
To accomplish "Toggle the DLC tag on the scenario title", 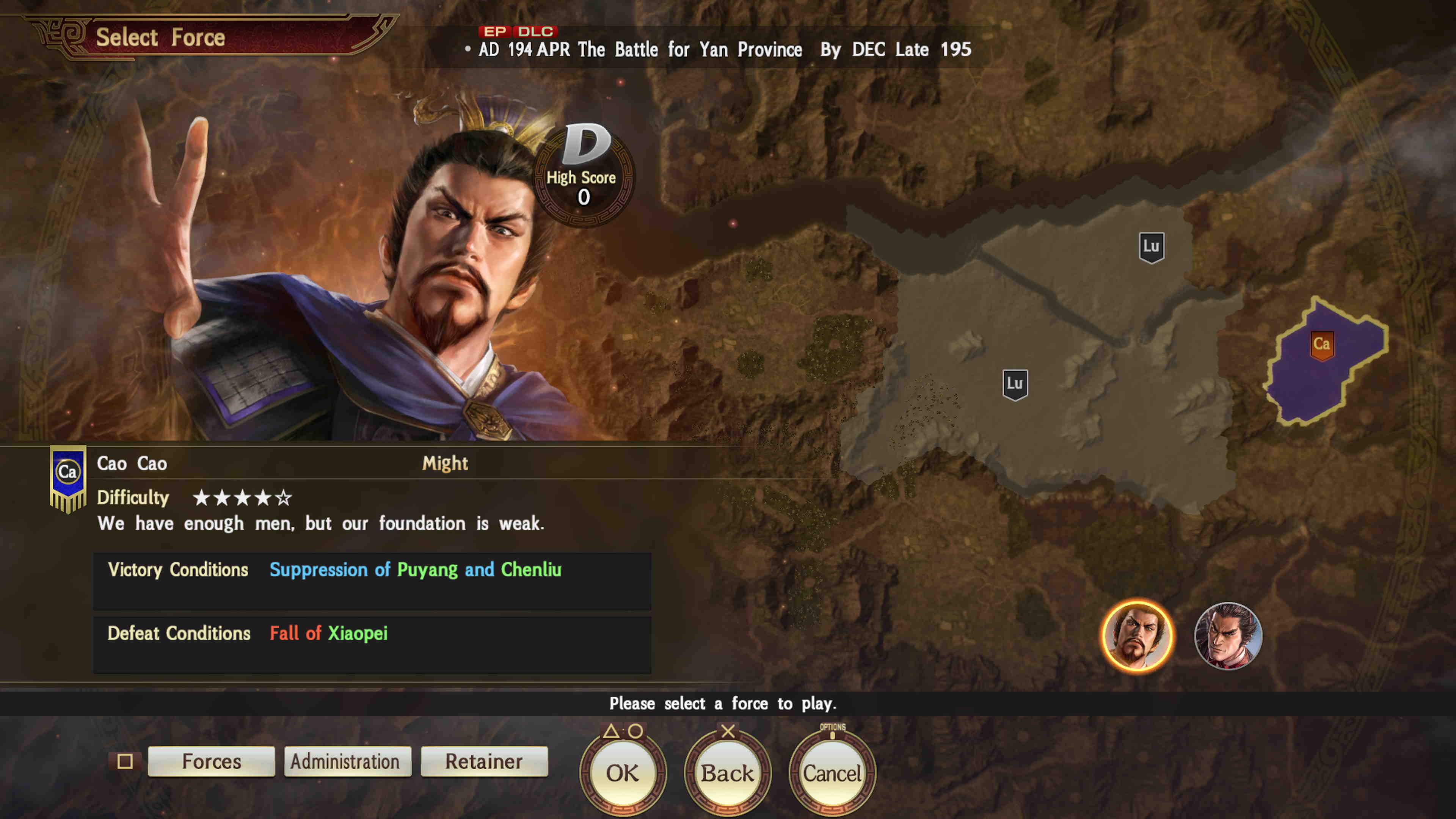I will (x=537, y=31).
